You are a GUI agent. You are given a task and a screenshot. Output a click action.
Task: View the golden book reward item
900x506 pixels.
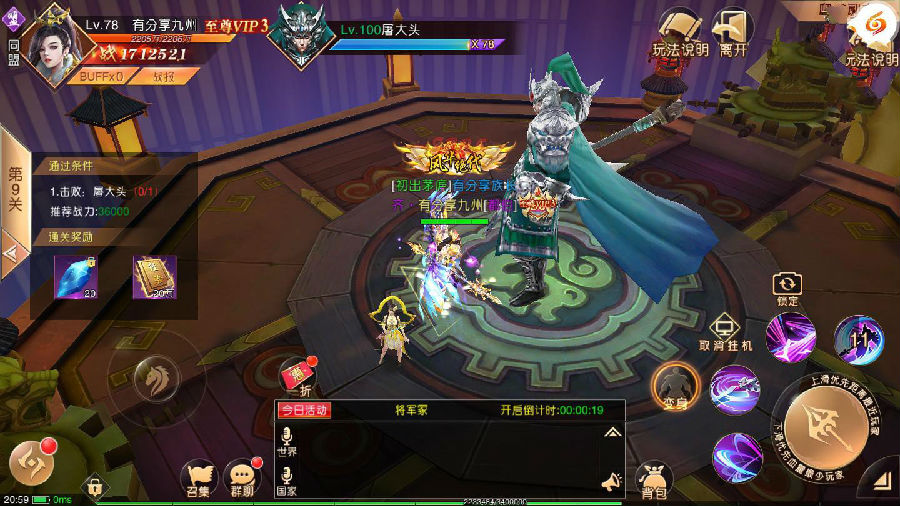tap(155, 278)
